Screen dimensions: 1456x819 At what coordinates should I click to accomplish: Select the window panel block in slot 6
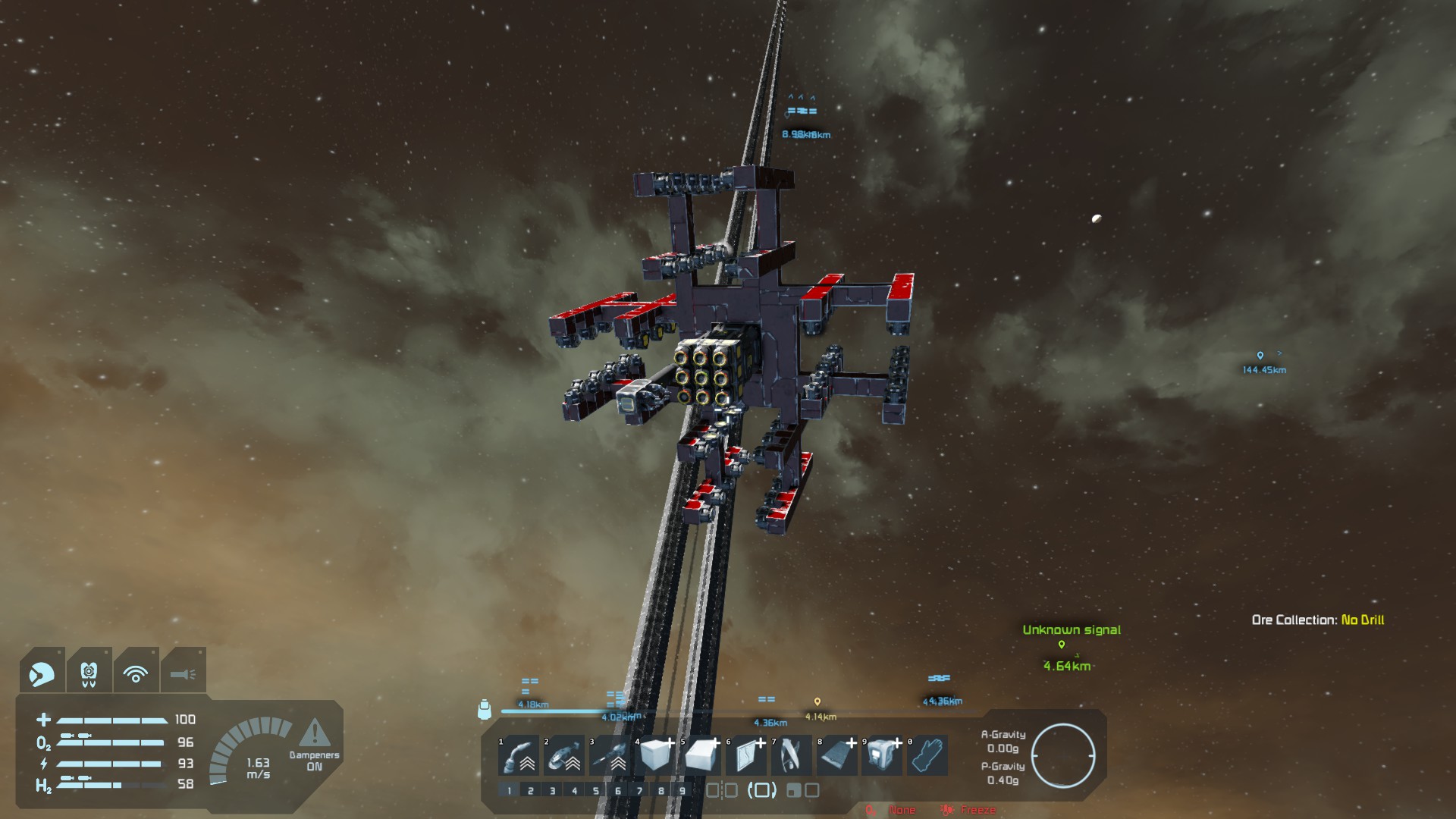(x=747, y=755)
